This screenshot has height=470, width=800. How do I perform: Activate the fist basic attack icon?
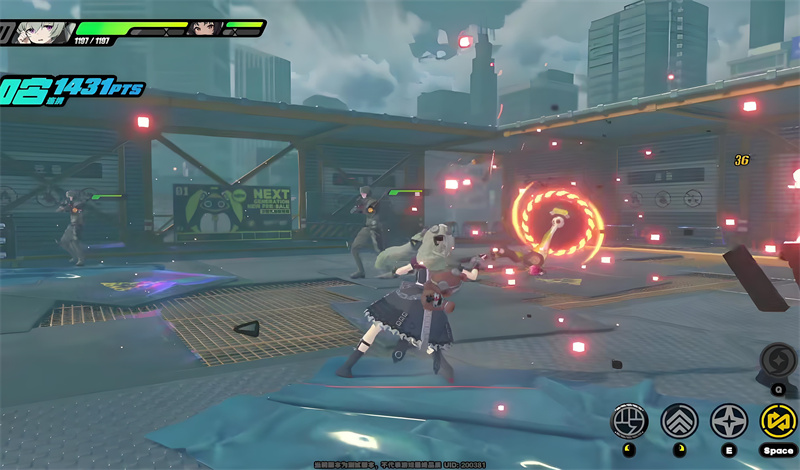(629, 421)
